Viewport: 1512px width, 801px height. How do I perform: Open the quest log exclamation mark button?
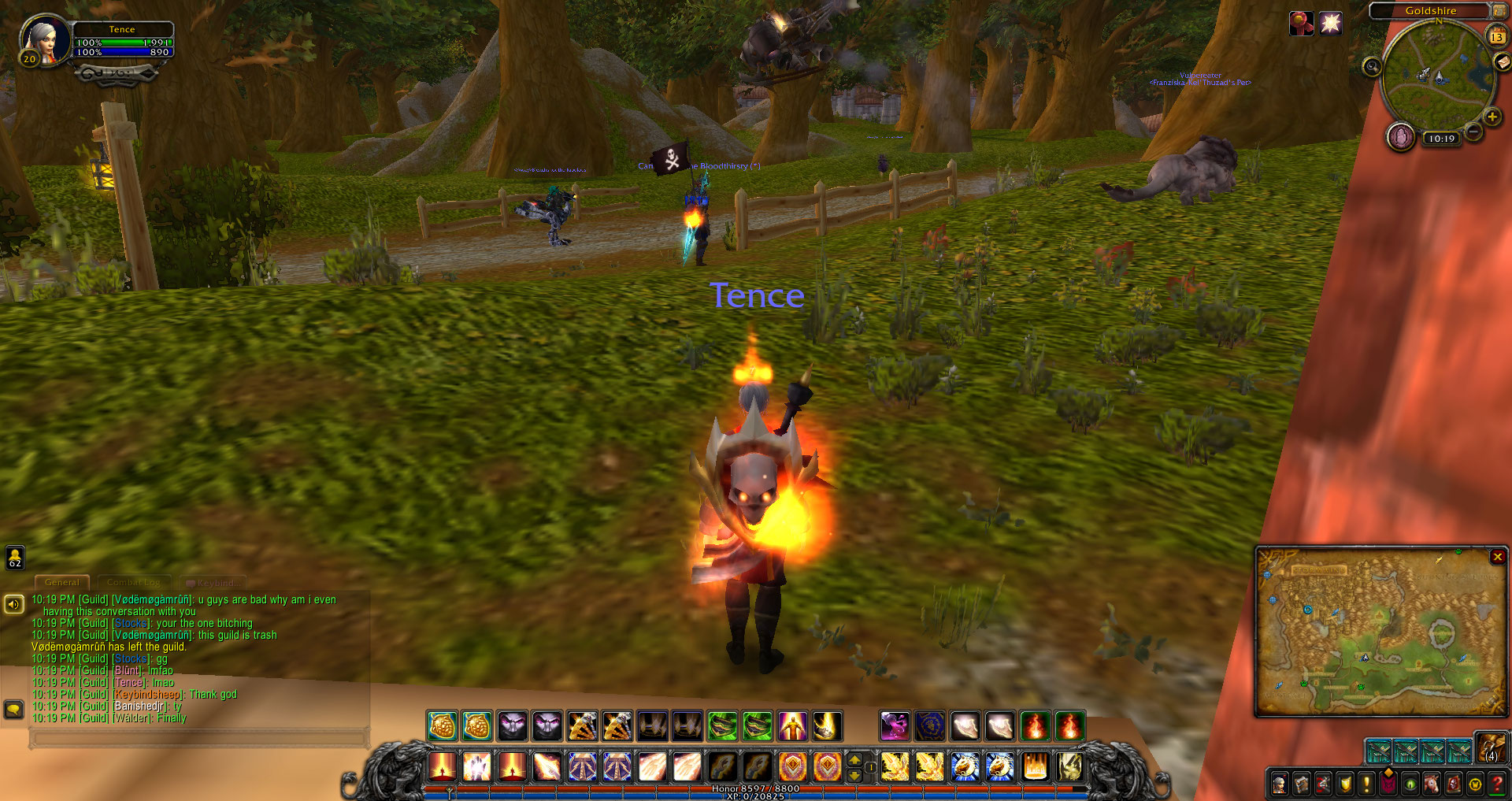point(1366,784)
